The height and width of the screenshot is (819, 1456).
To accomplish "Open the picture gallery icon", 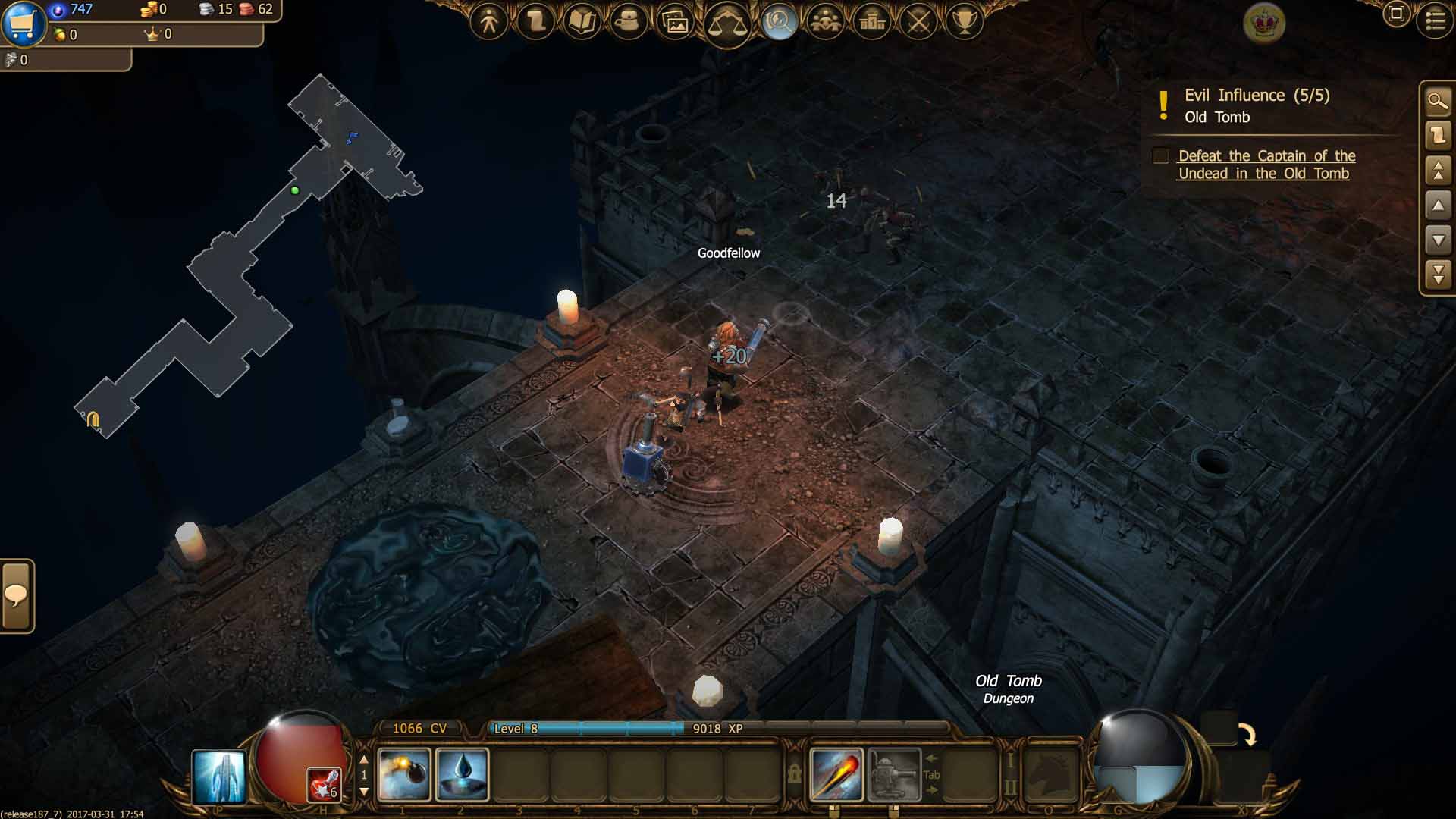I will (675, 21).
